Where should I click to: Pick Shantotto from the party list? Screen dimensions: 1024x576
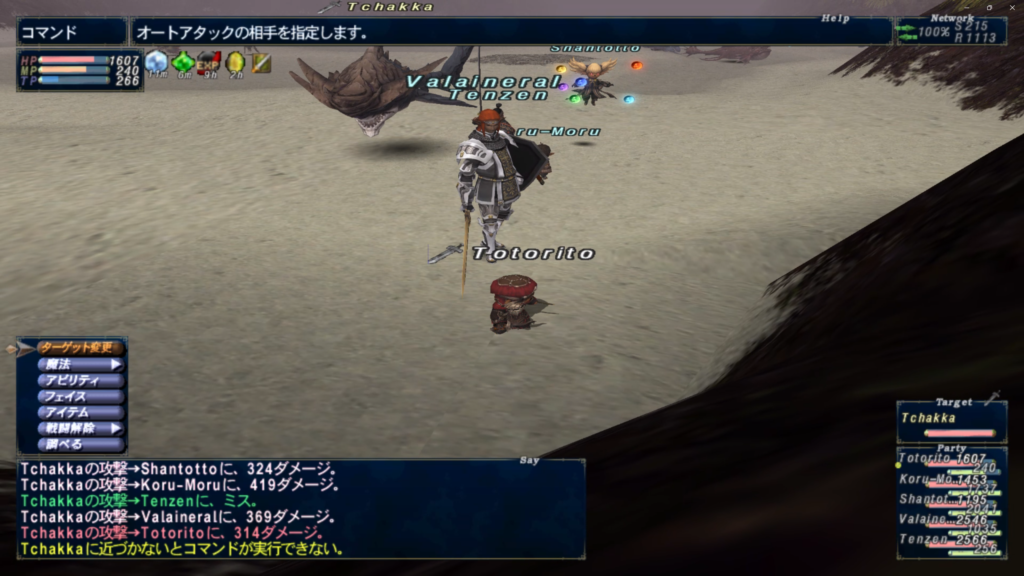click(x=950, y=501)
